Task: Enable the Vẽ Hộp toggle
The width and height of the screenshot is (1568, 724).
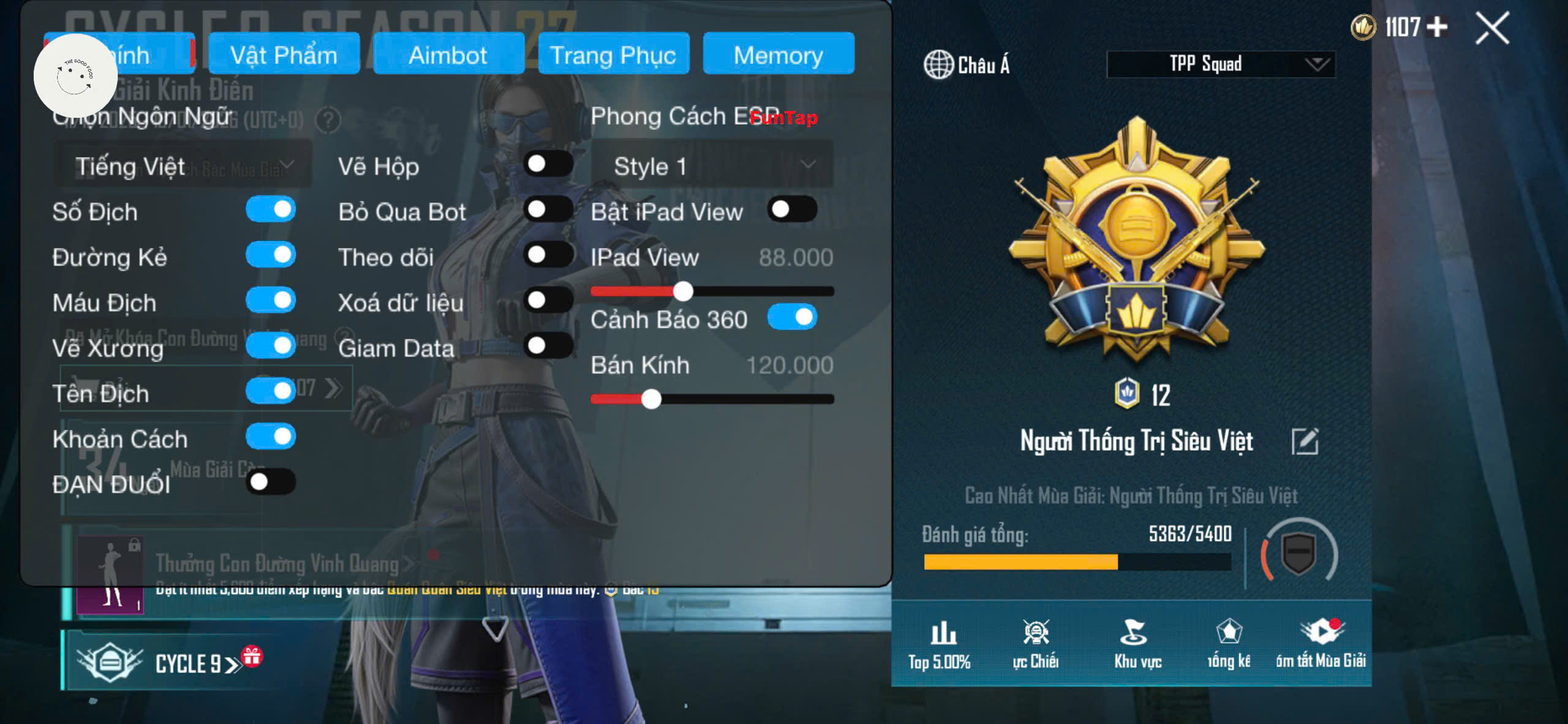Action: point(548,164)
